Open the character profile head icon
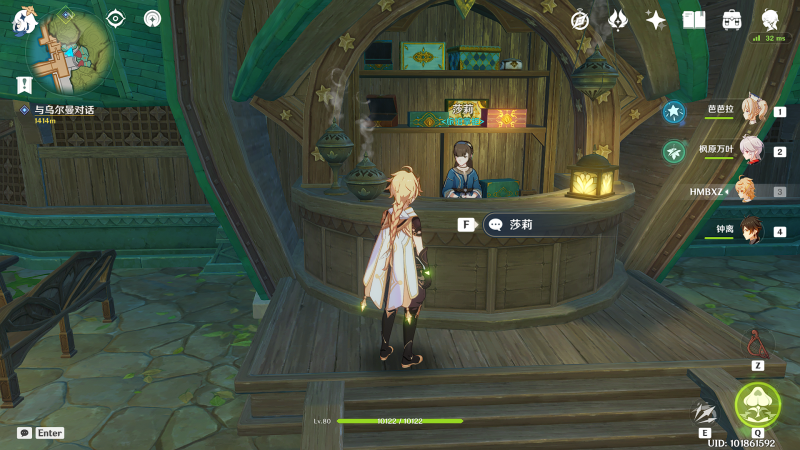This screenshot has height=450, width=800. click(770, 19)
